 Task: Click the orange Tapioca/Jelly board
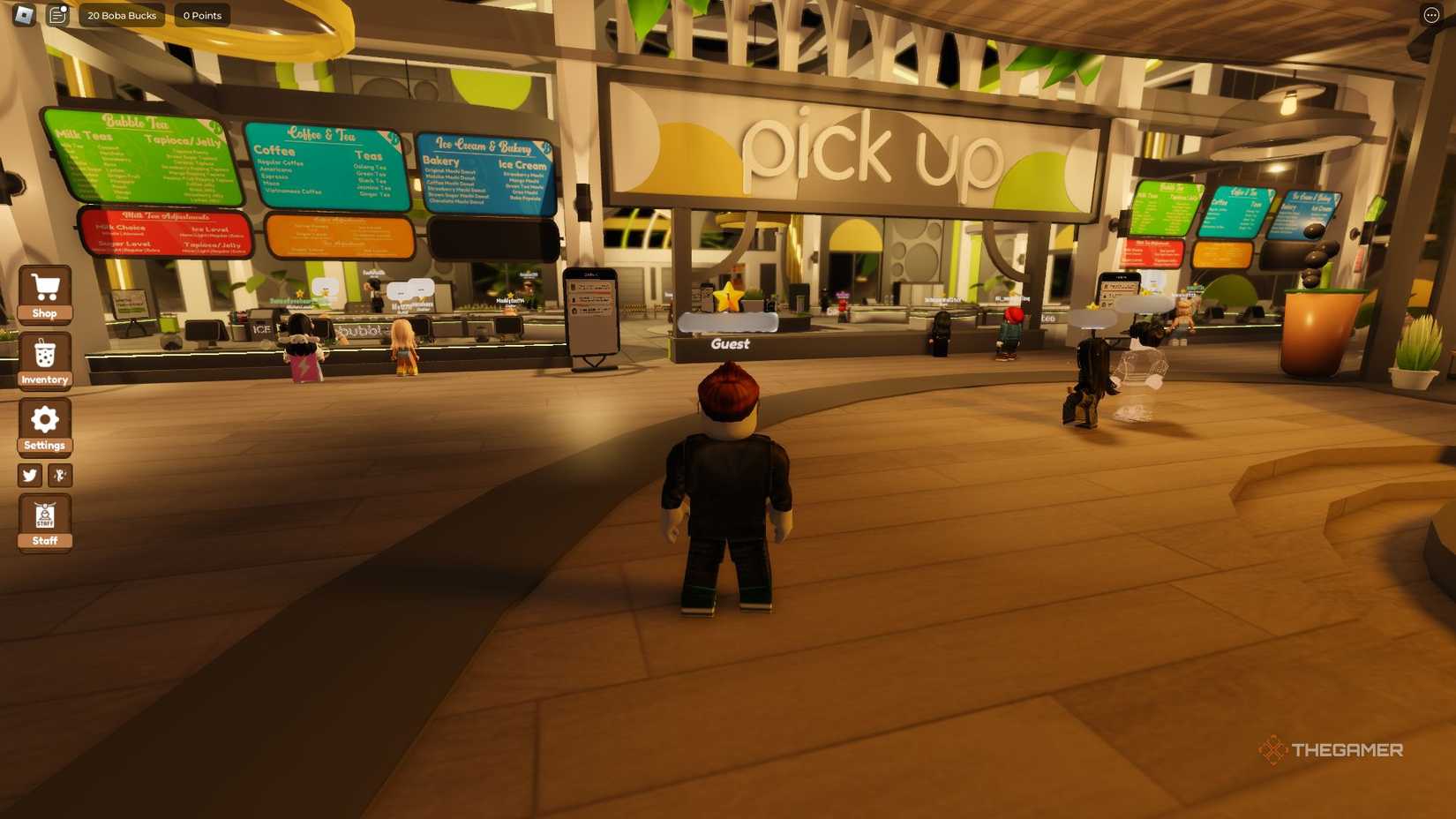[x=342, y=238]
